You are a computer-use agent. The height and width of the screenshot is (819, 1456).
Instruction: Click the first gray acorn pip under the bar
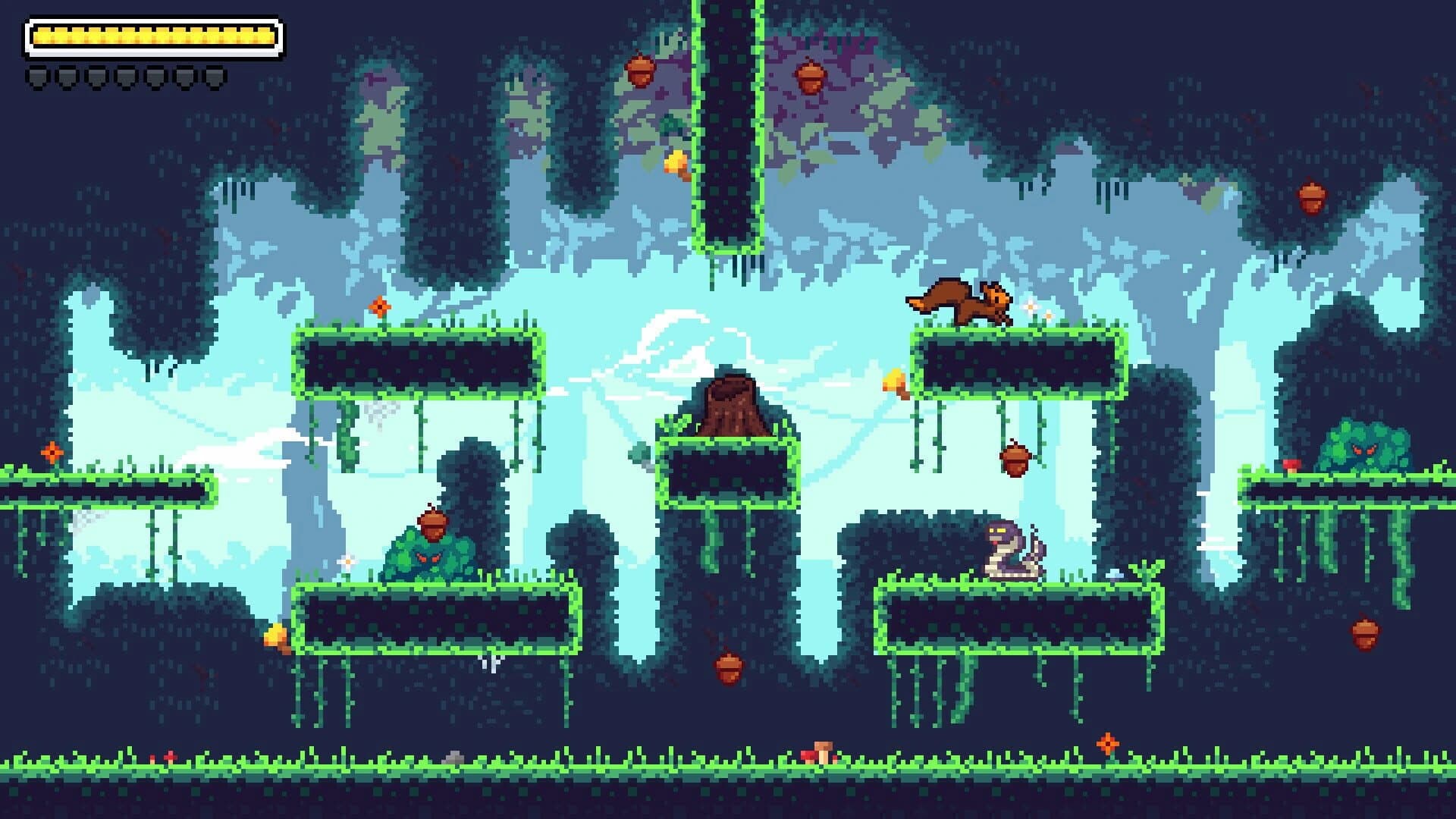[36, 76]
